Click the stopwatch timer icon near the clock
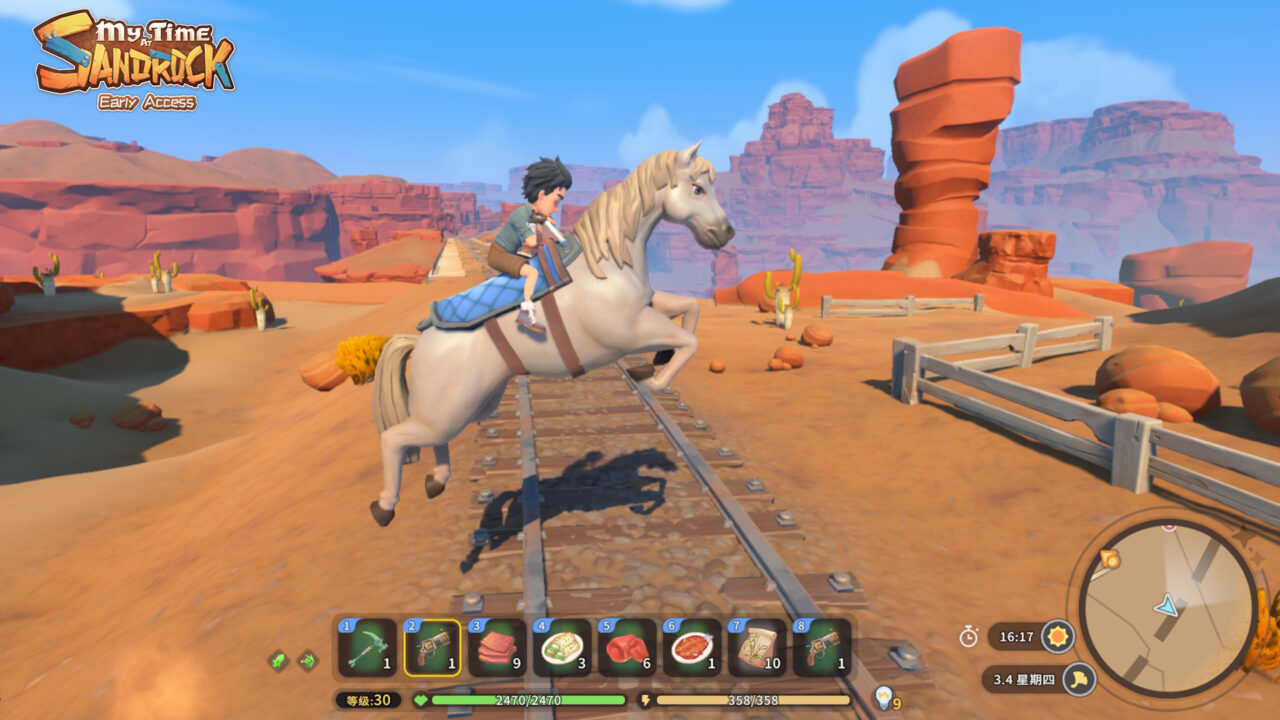Viewport: 1280px width, 720px height. coord(967,634)
